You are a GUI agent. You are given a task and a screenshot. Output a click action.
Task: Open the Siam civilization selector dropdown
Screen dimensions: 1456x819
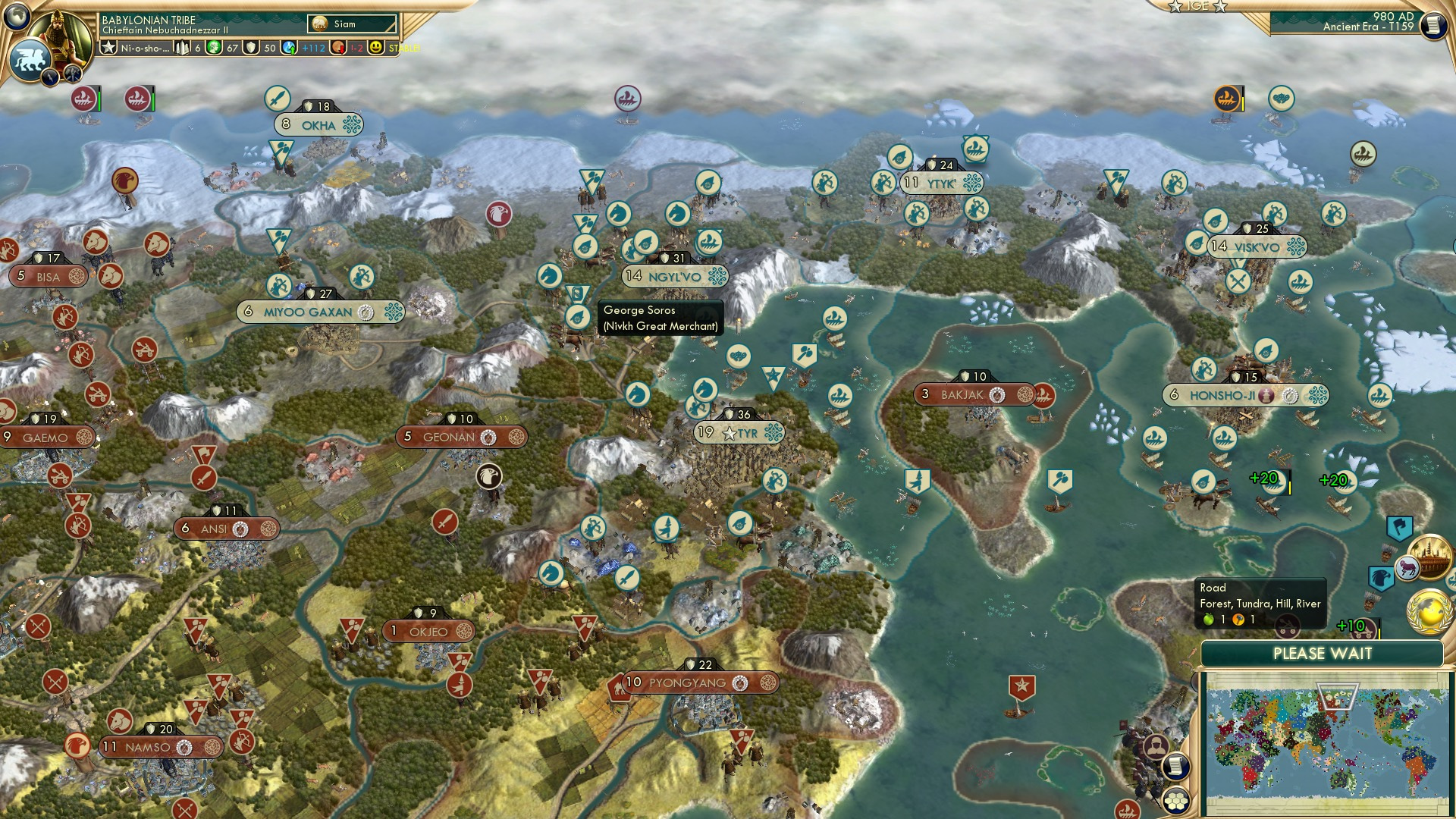pos(351,24)
